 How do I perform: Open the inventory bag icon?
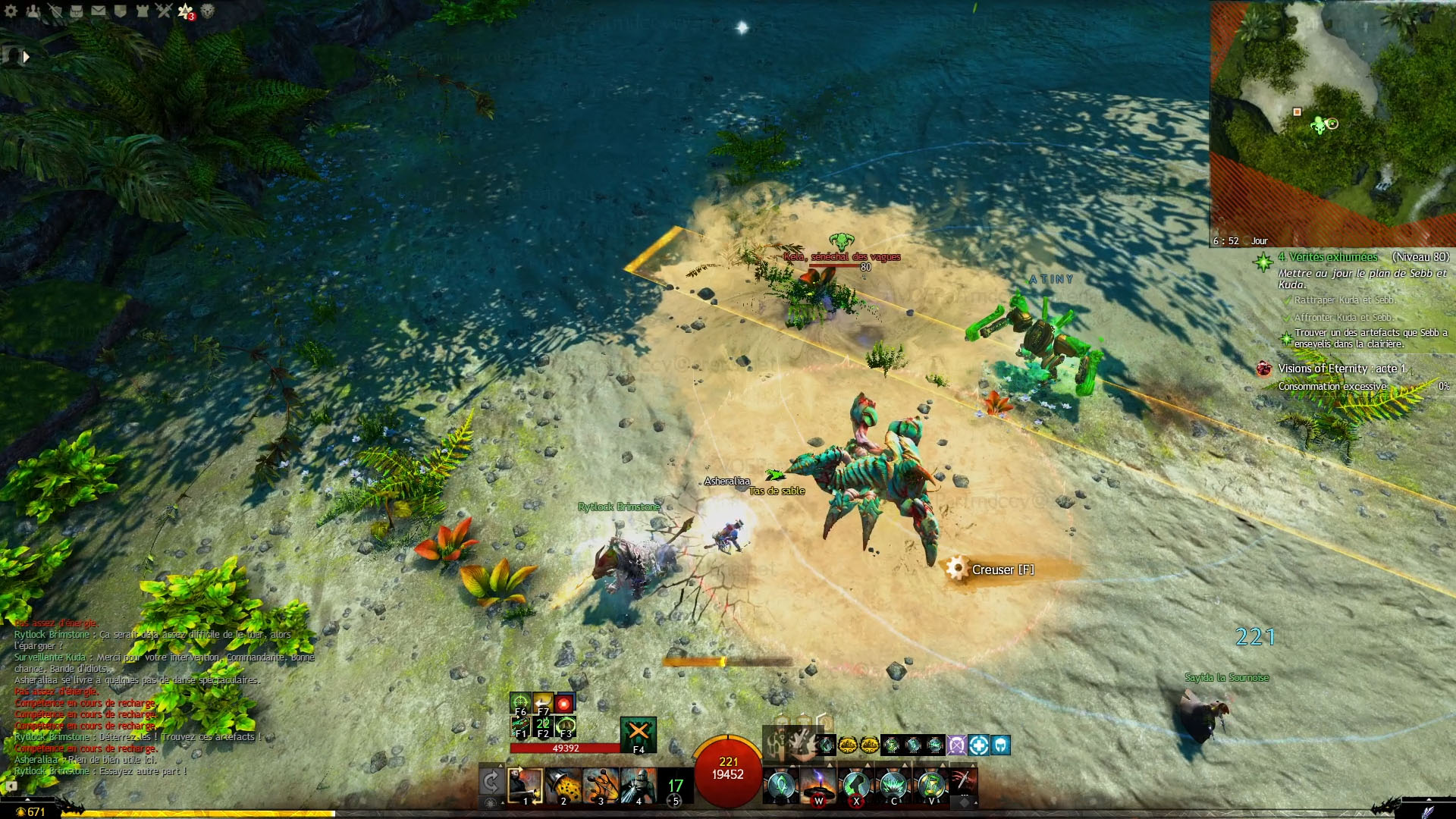(x=77, y=11)
